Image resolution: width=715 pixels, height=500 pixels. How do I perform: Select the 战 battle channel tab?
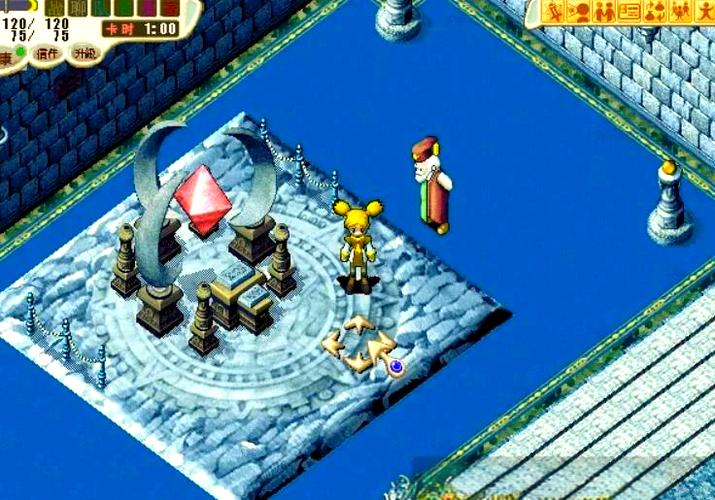[x=56, y=7]
